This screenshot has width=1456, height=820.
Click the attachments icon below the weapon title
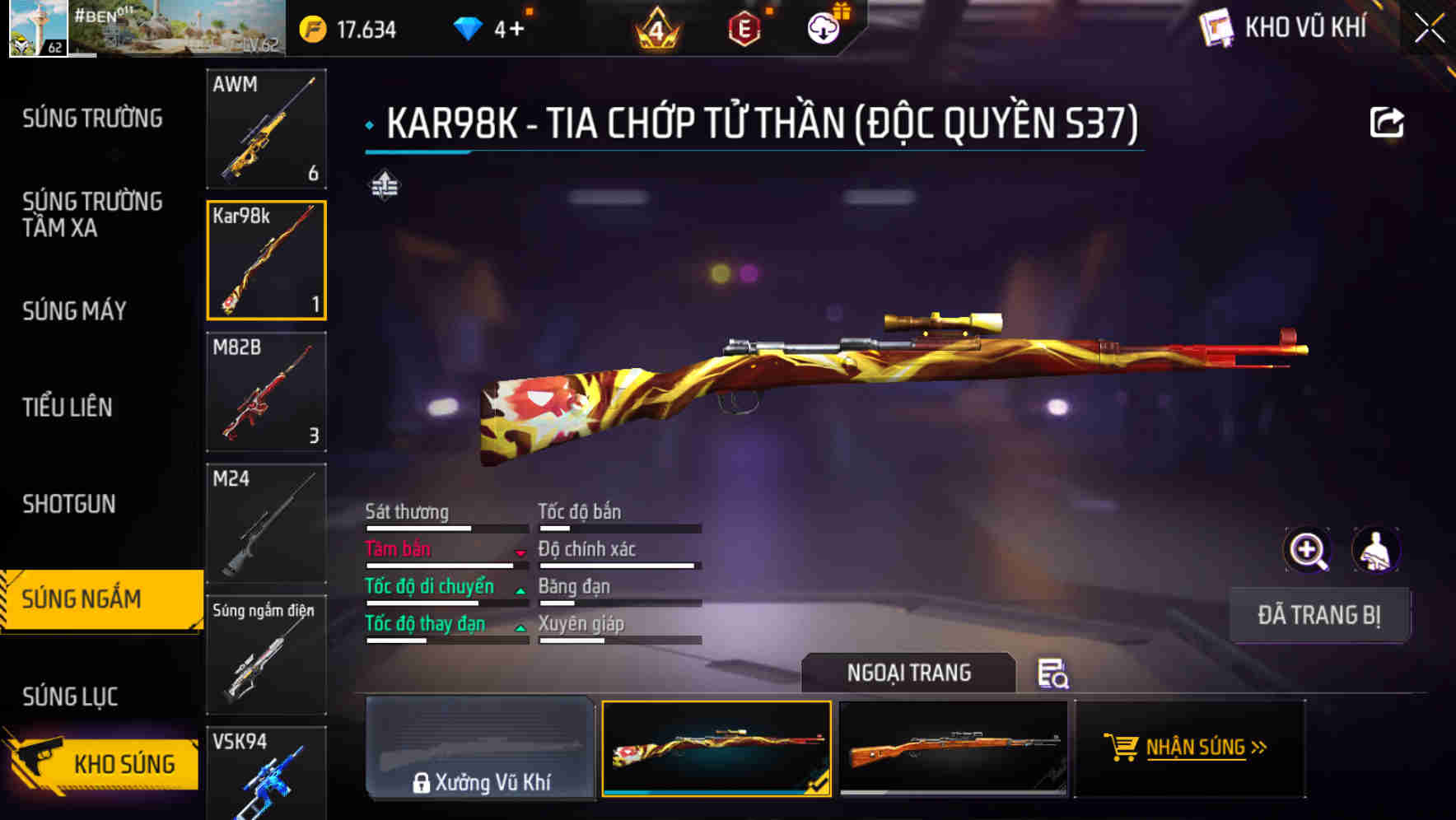(385, 186)
